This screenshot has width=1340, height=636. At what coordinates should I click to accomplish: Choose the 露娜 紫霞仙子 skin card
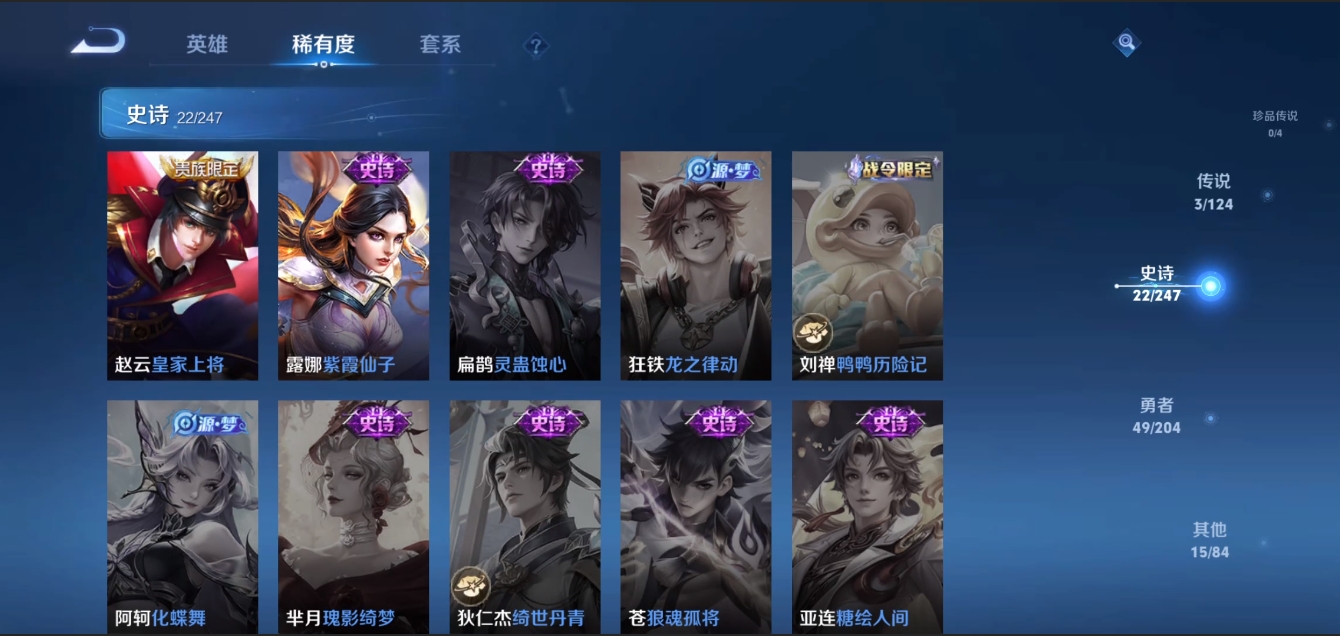[x=353, y=266]
